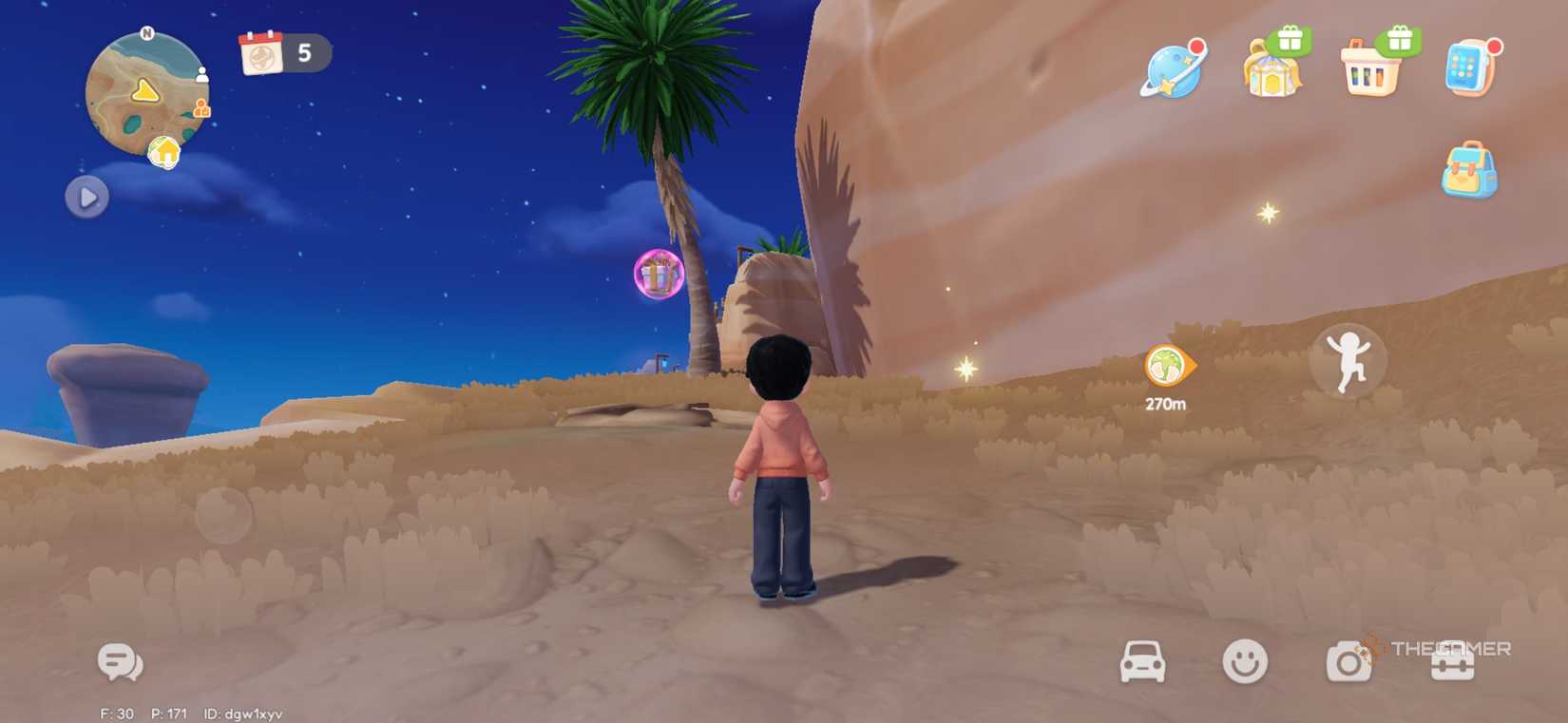Tap the home icon on the minimap
Viewport: 1568px width, 723px height.
click(x=163, y=151)
